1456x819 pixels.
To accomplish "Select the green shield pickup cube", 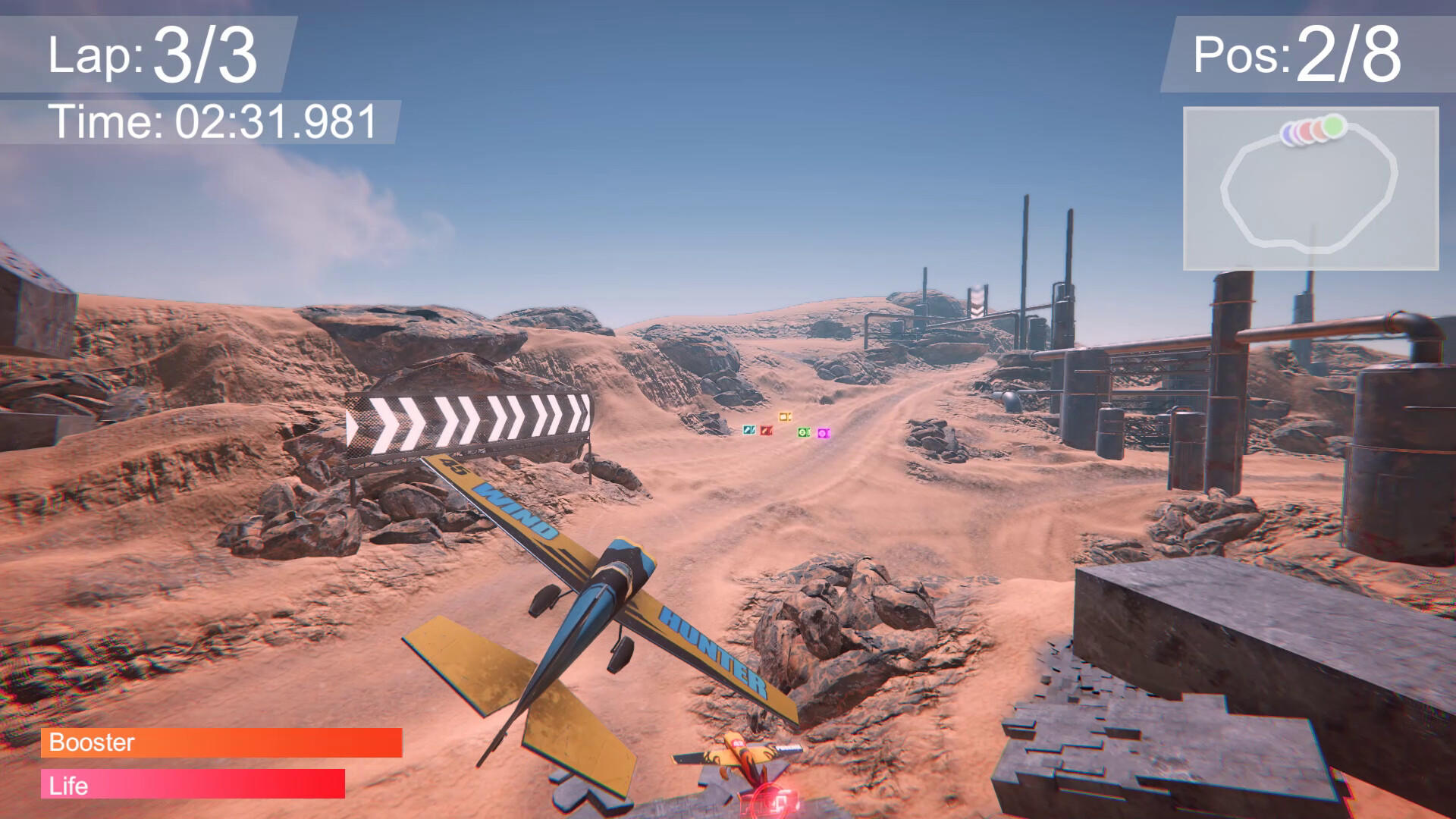I will point(804,430).
